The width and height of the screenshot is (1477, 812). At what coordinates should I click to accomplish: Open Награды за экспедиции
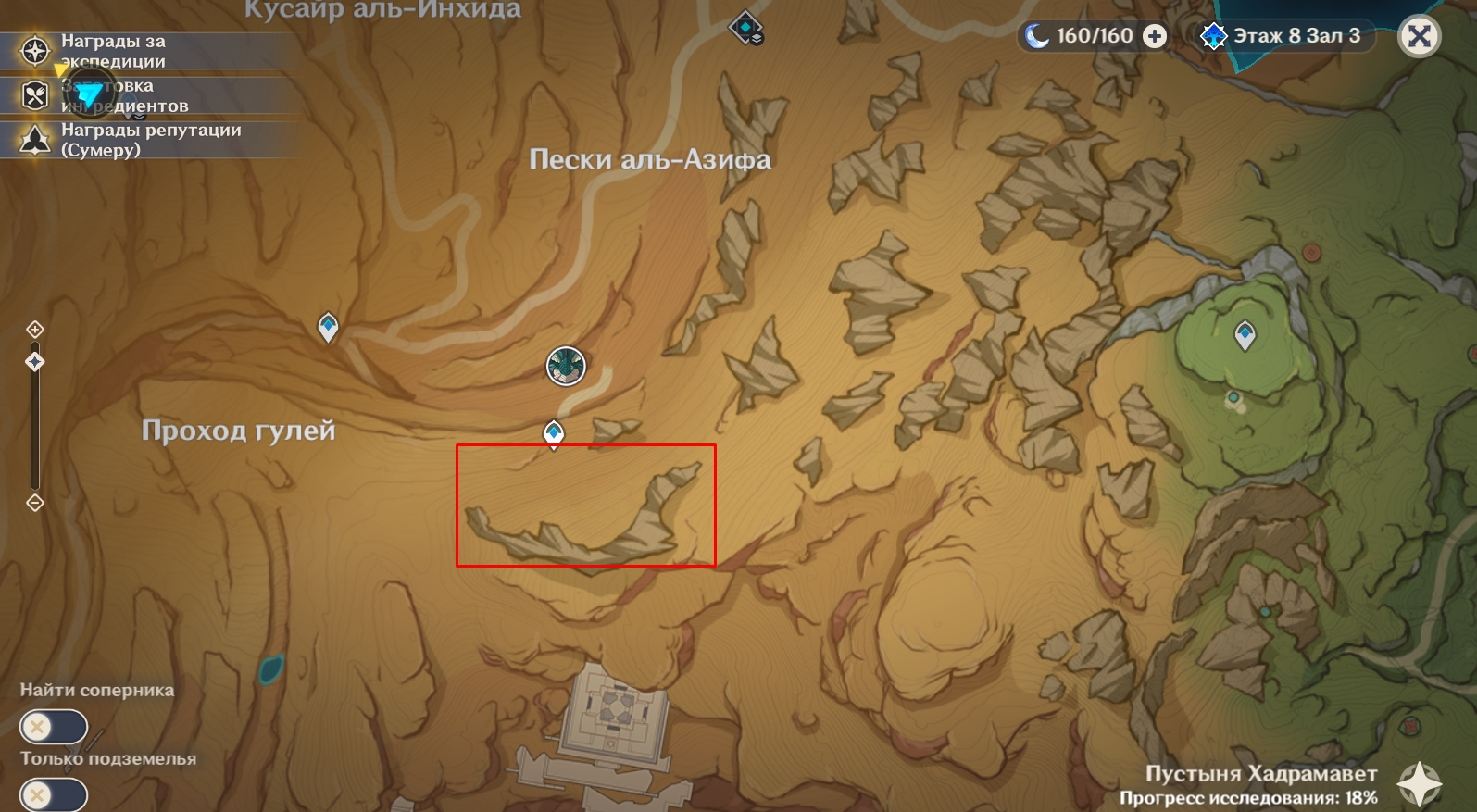point(113,51)
